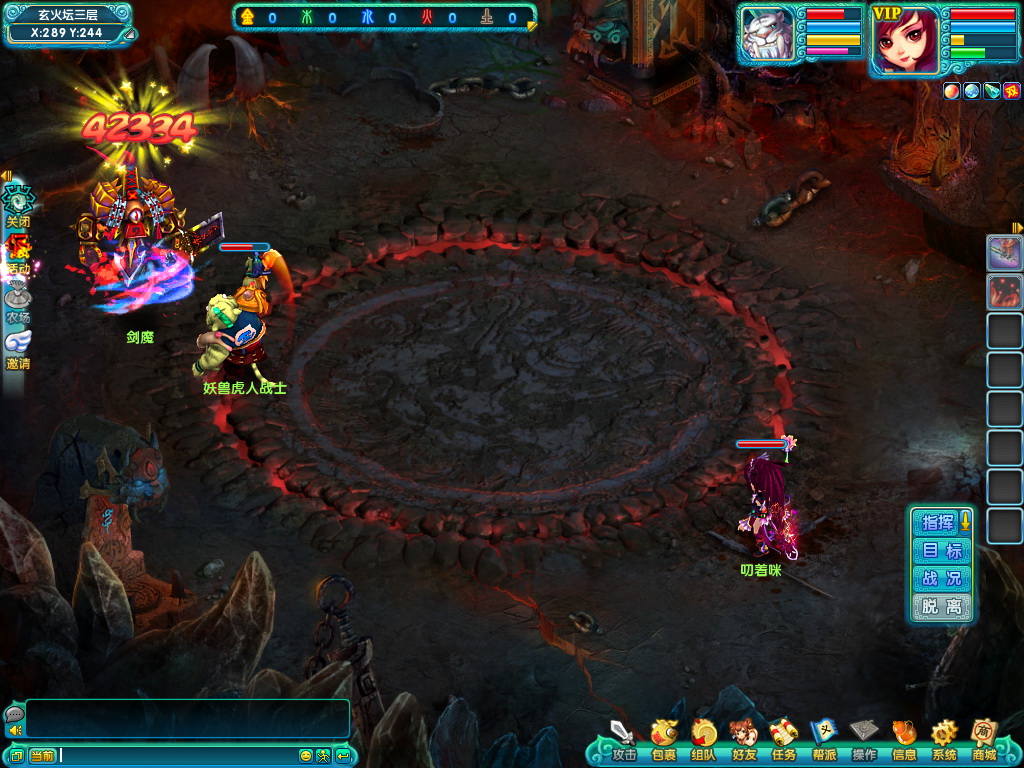Open the 信息 info gourd icon
This screenshot has width=1024, height=768.
pos(904,737)
